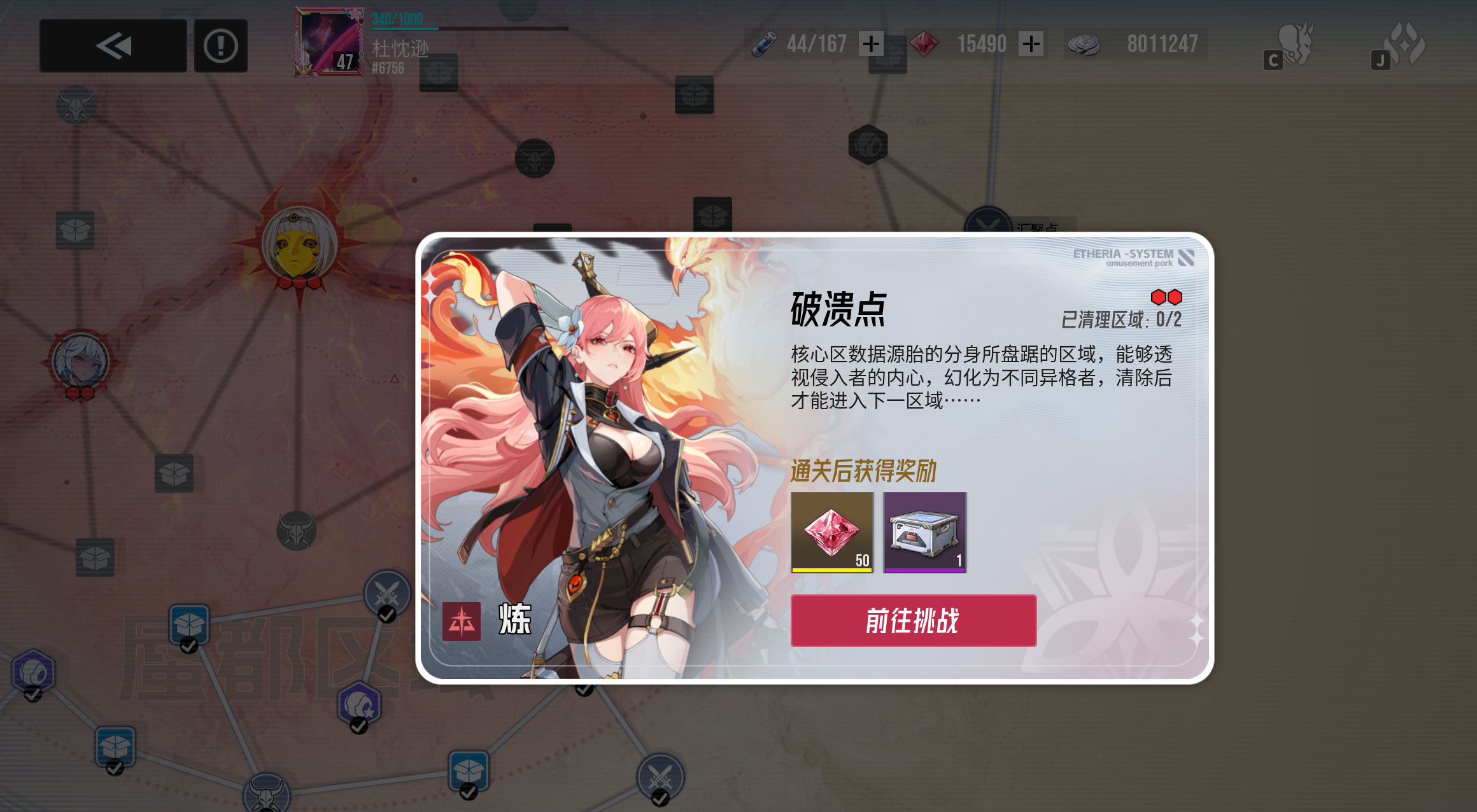Image resolution: width=1477 pixels, height=812 pixels.
Task: Select the red gem x50 reward thumbnail
Action: click(831, 530)
